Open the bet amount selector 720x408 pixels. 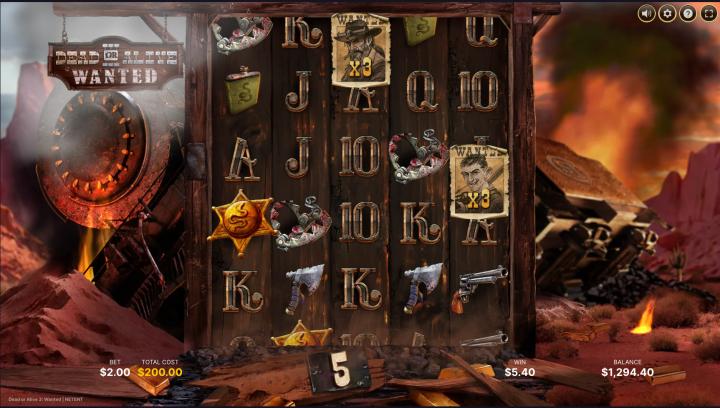(115, 372)
